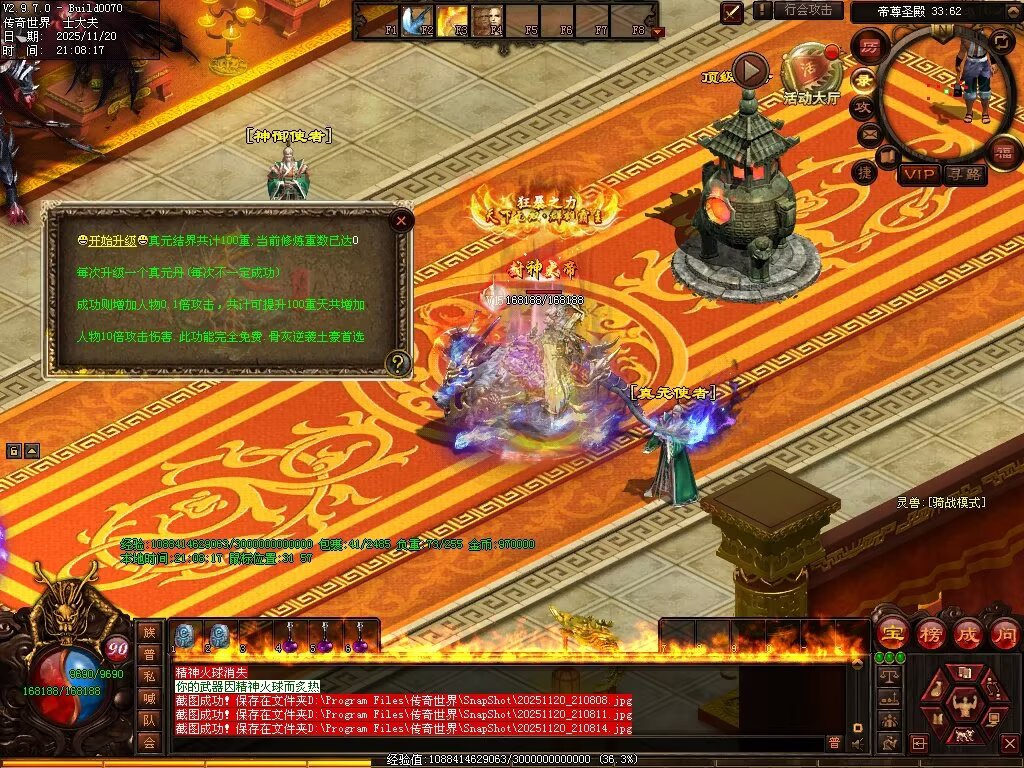This screenshot has width=1024, height=768.
Task: Toggle the crossed-sword attack mode icon
Action: (733, 12)
